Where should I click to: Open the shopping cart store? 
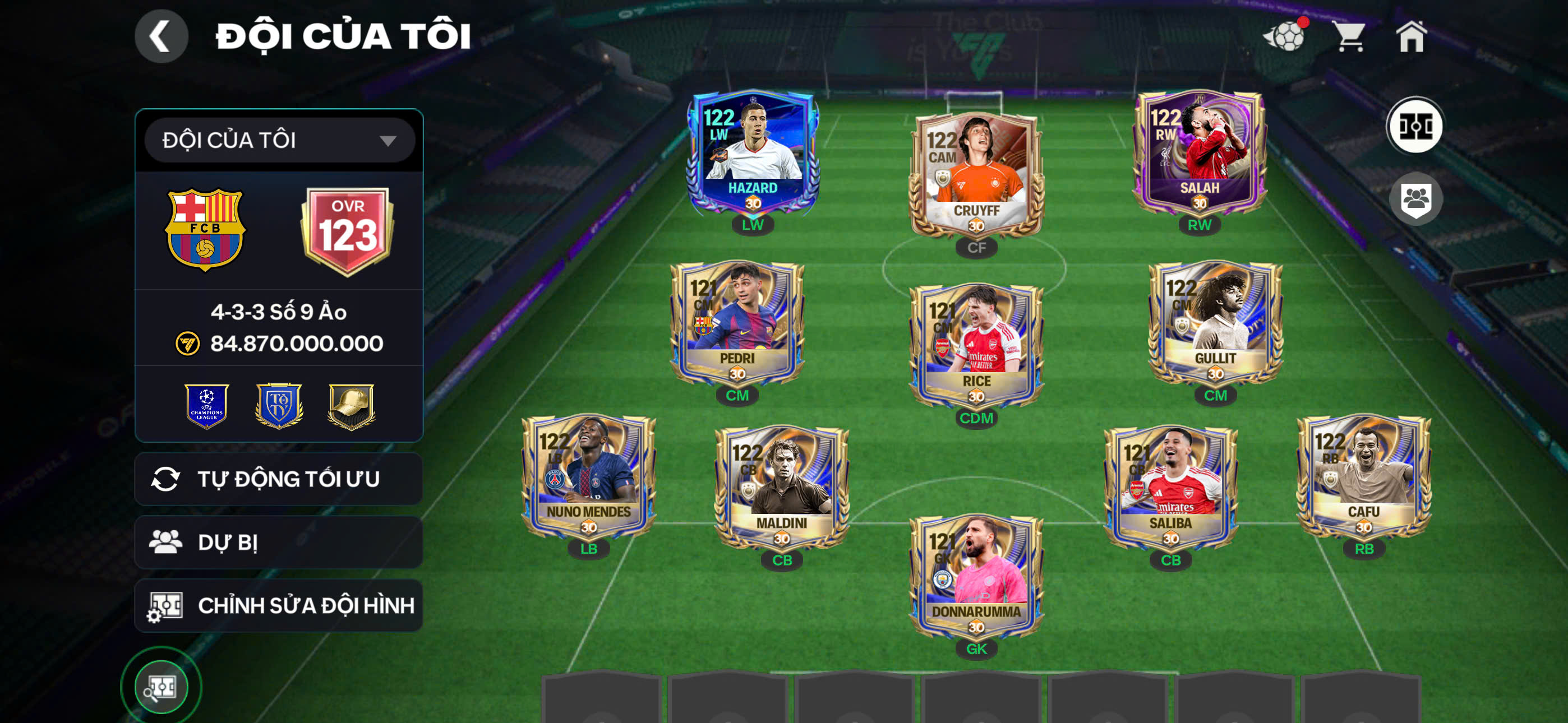coord(1349,36)
